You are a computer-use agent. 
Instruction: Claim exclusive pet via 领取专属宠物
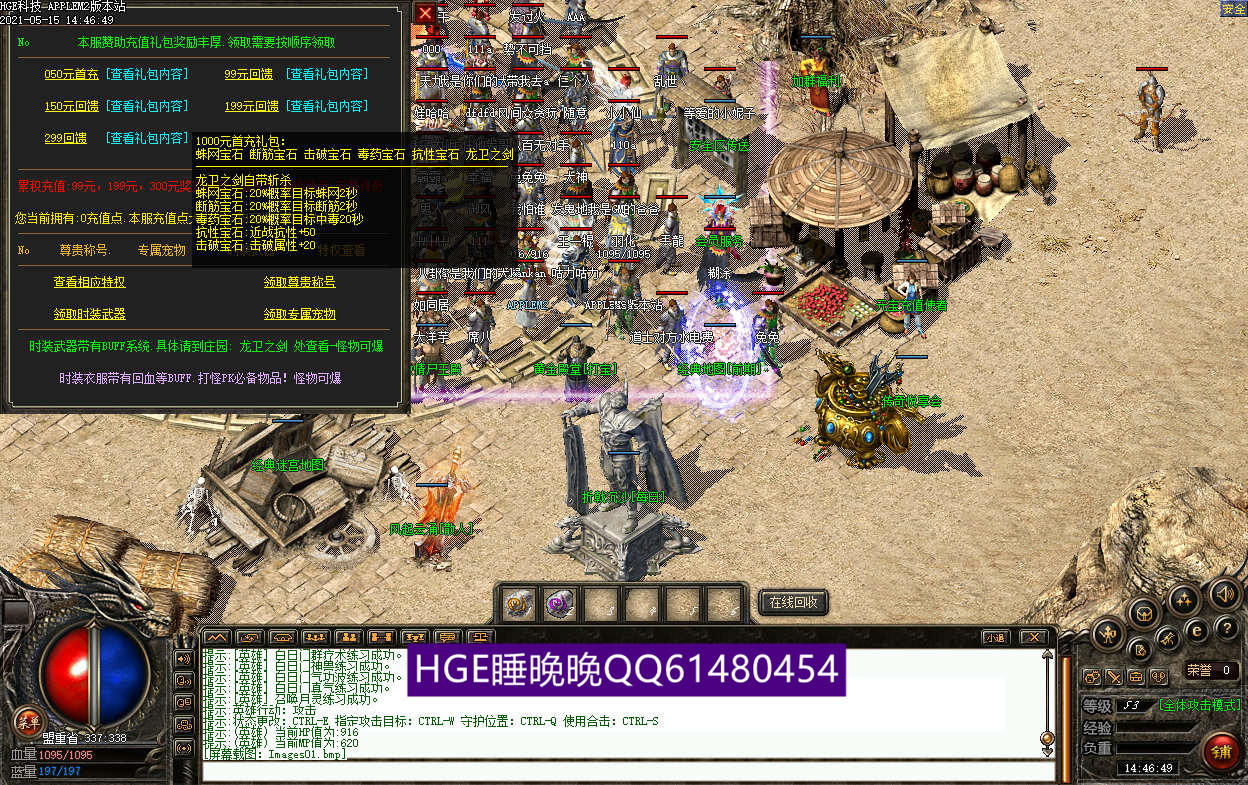[299, 314]
